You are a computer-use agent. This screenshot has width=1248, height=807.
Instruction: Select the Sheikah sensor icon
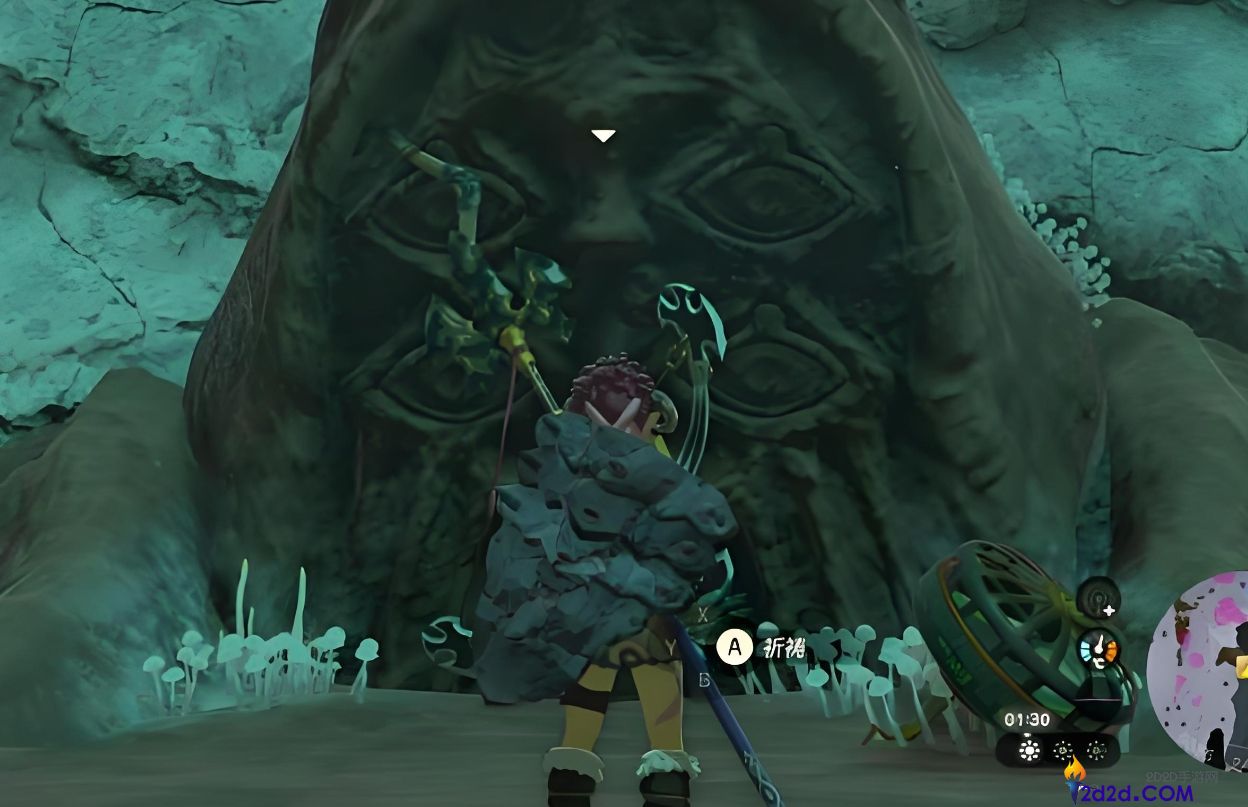1098,599
